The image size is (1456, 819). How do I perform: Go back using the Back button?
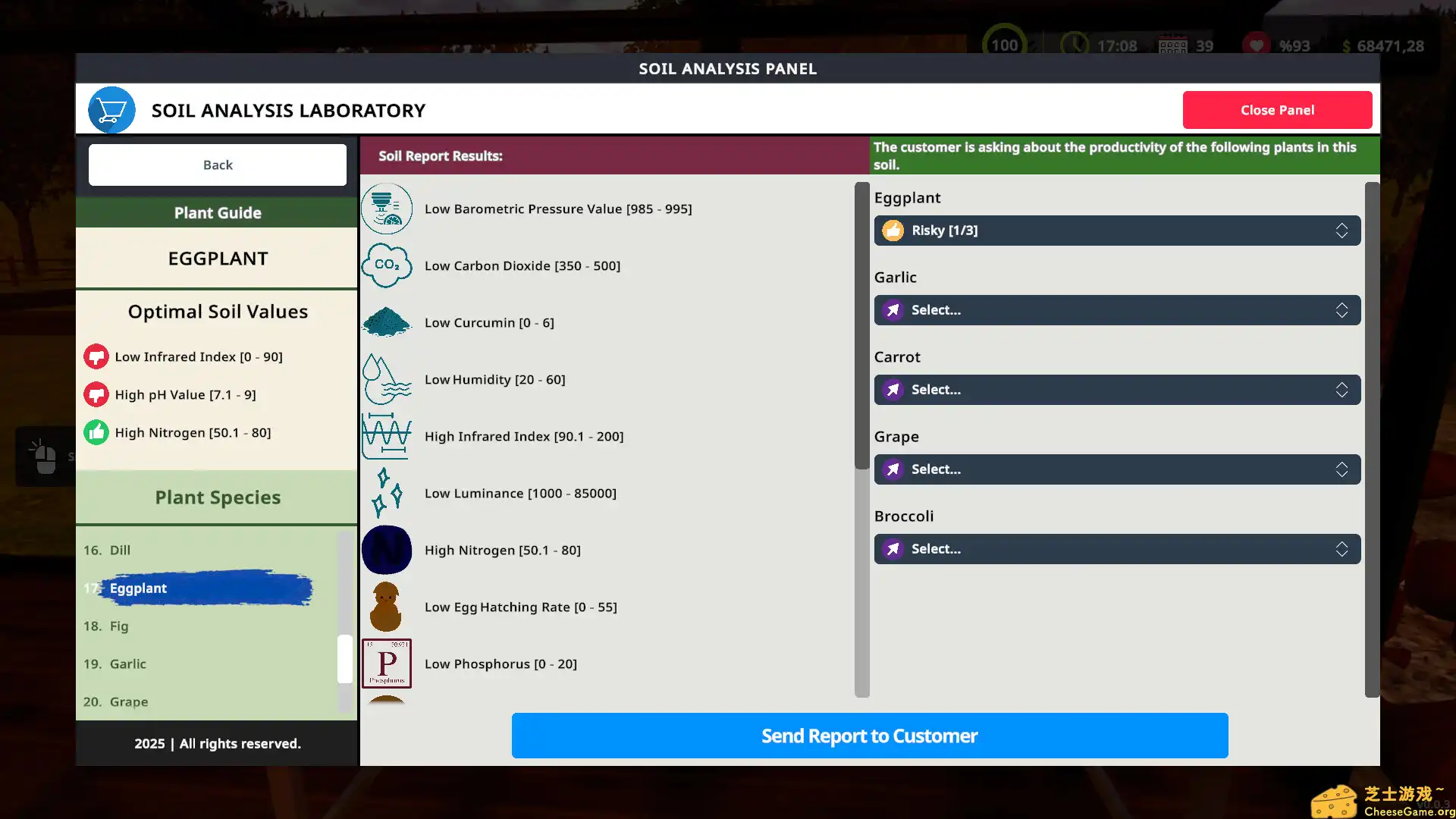(x=218, y=165)
